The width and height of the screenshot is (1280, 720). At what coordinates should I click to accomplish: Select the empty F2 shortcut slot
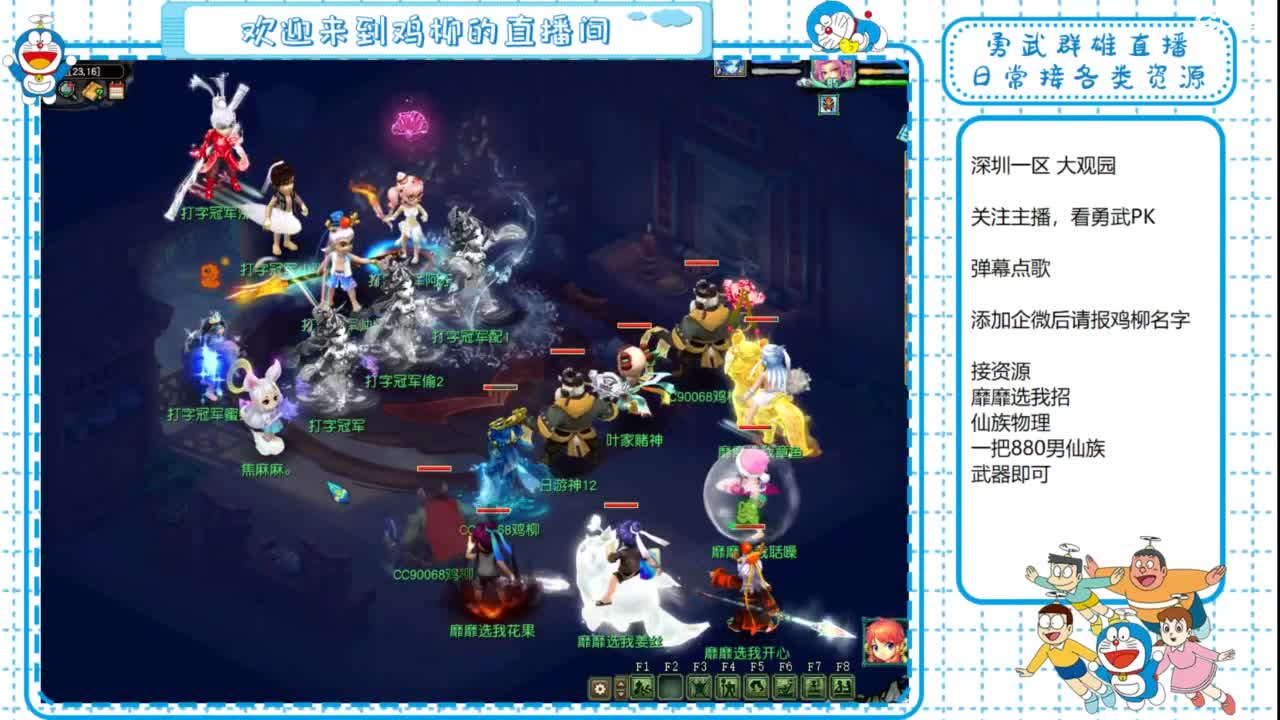coord(670,685)
